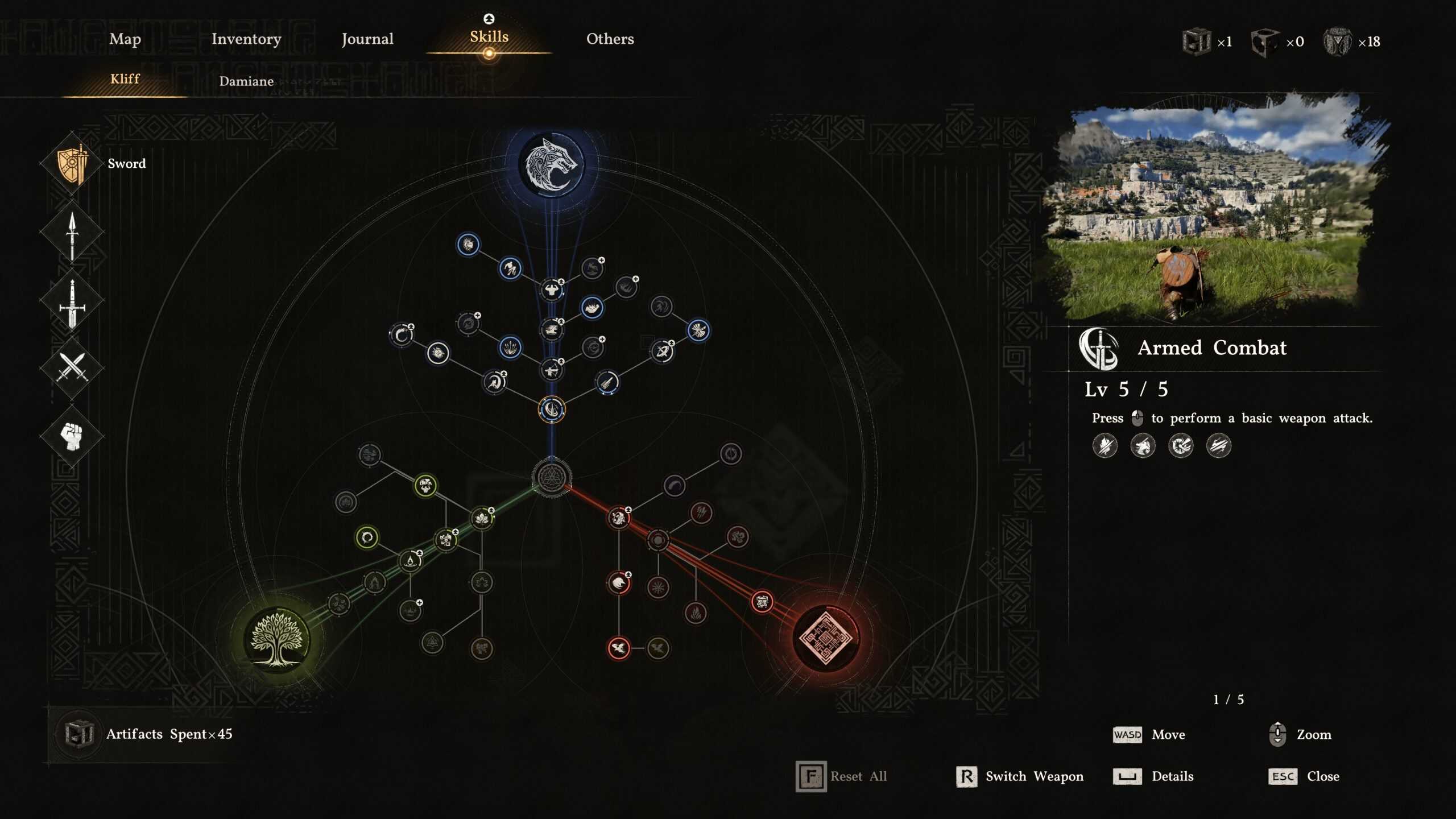Select the Kliff character tab

[x=125, y=79]
